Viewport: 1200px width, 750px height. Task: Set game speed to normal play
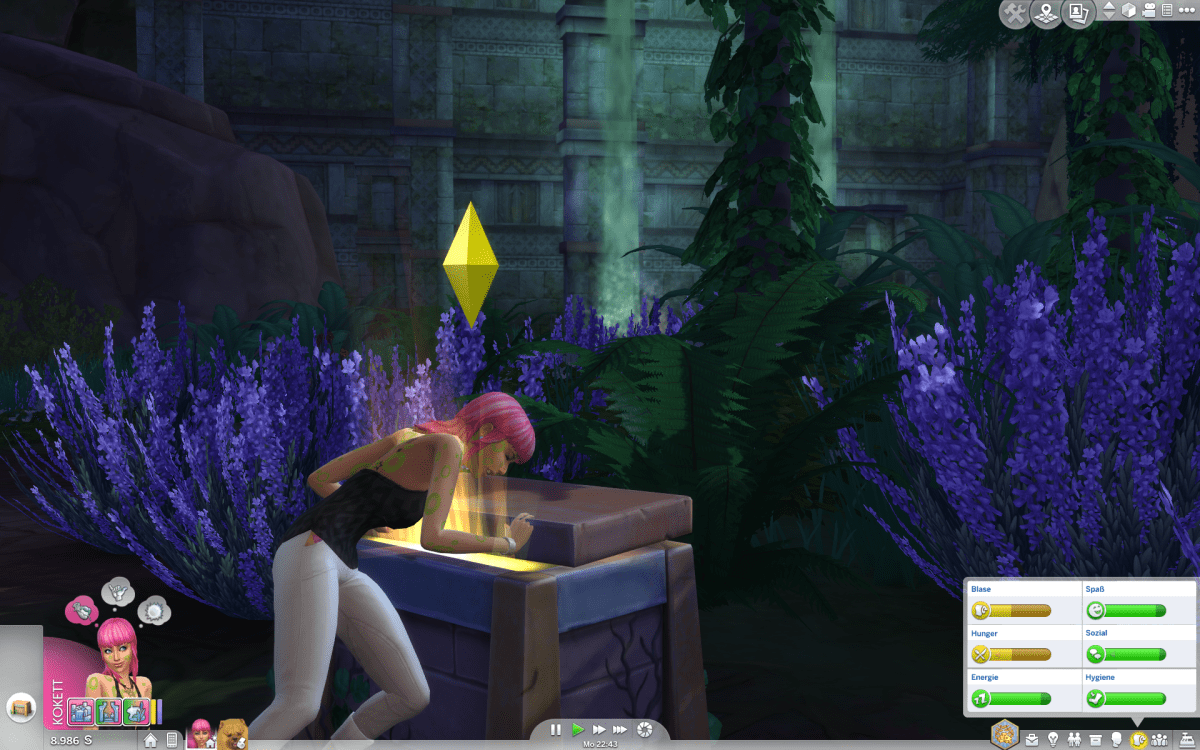coord(577,730)
